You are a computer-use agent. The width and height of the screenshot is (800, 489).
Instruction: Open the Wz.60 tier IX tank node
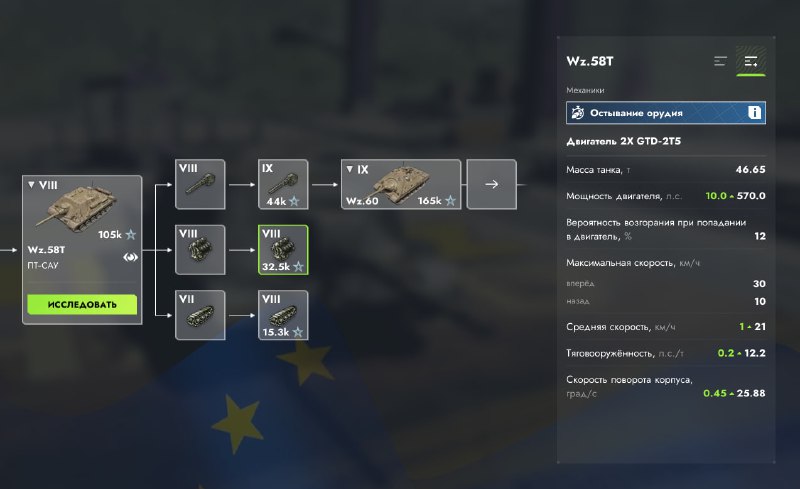tap(401, 184)
